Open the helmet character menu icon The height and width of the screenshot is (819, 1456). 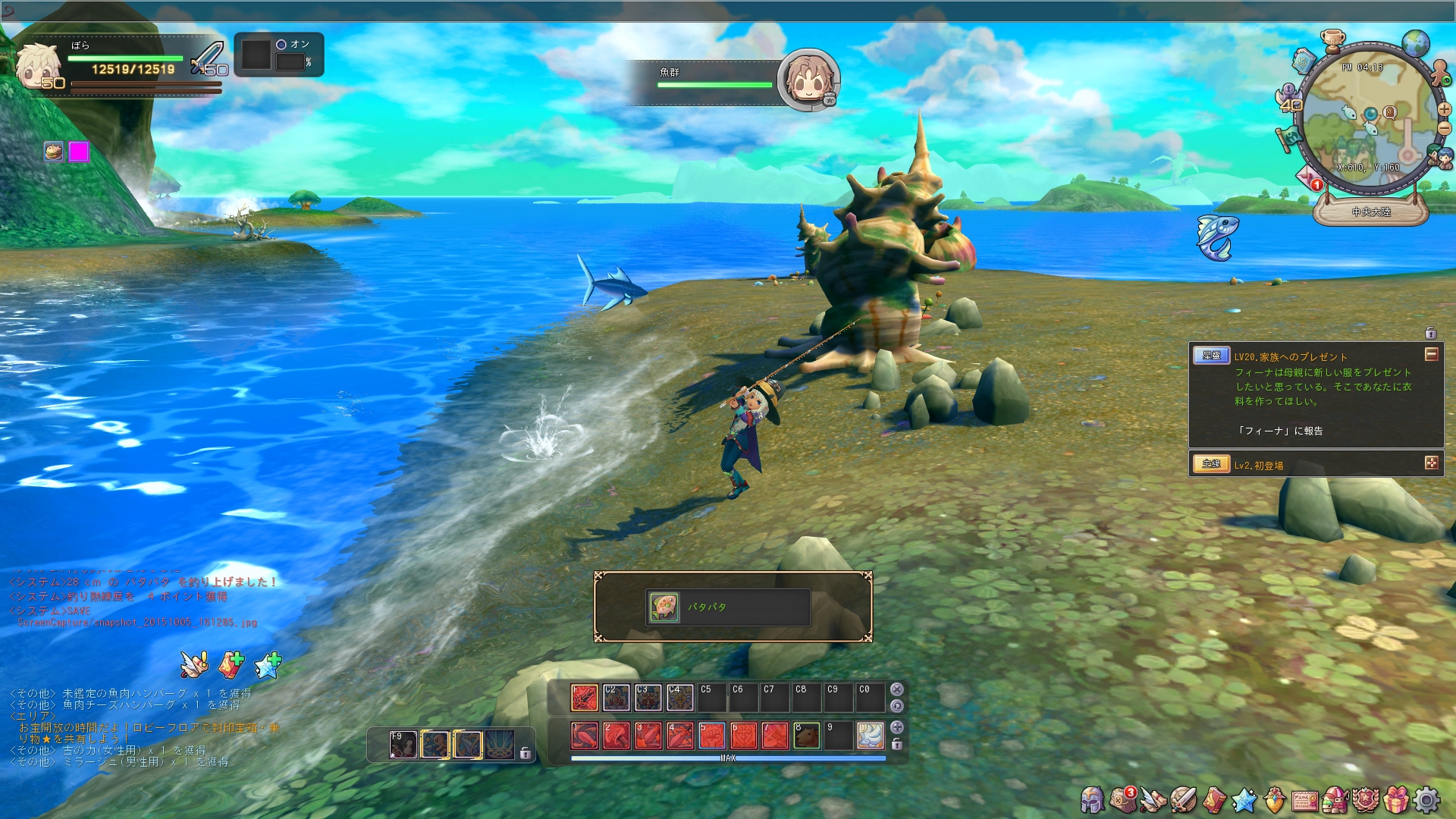[x=1092, y=799]
